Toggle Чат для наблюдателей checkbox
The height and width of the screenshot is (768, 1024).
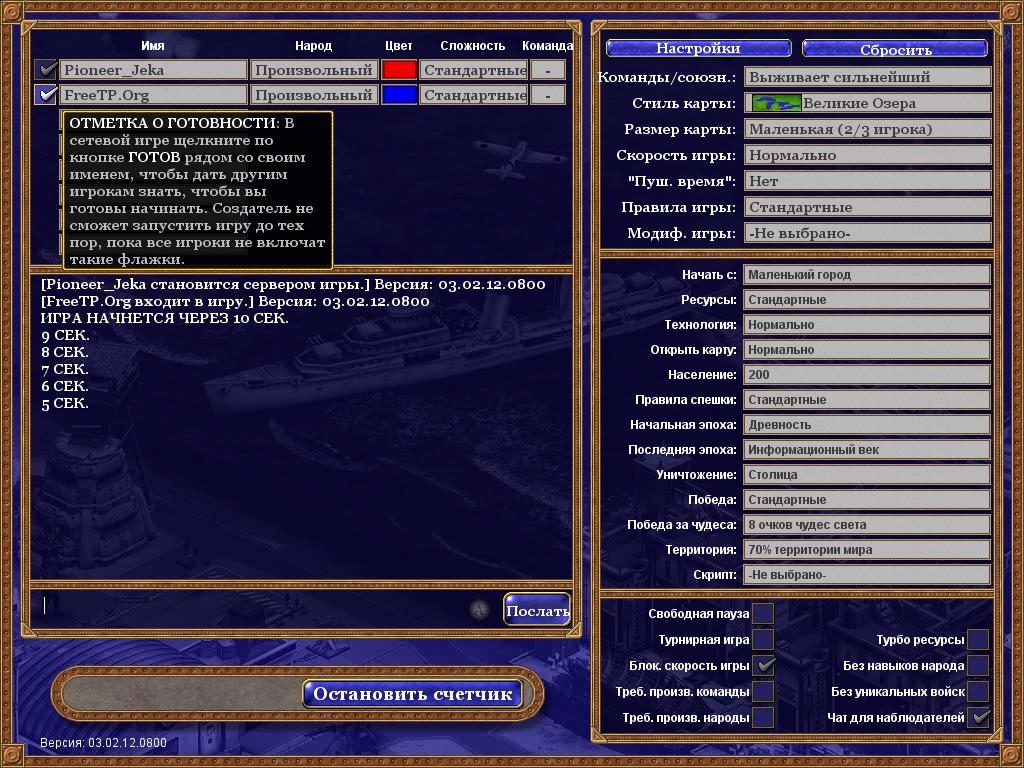click(978, 718)
